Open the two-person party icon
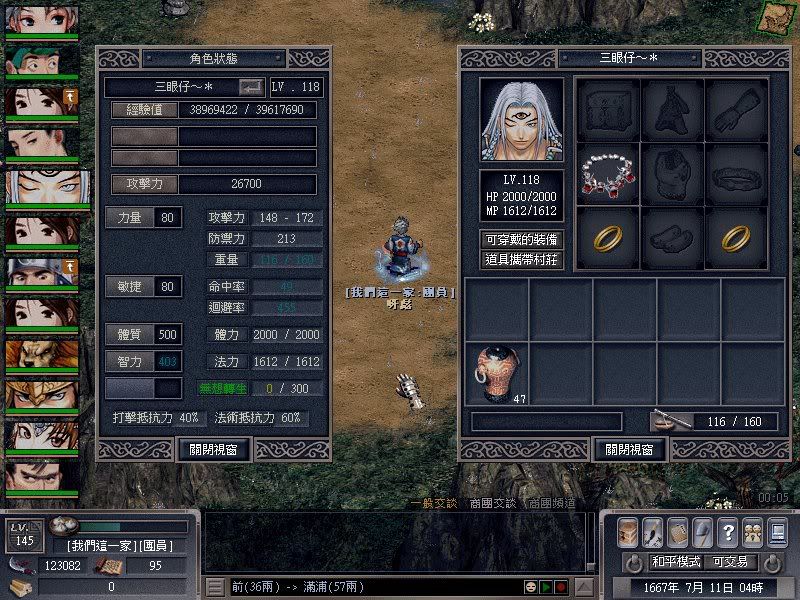This screenshot has height=600, width=800. pyautogui.click(x=752, y=532)
